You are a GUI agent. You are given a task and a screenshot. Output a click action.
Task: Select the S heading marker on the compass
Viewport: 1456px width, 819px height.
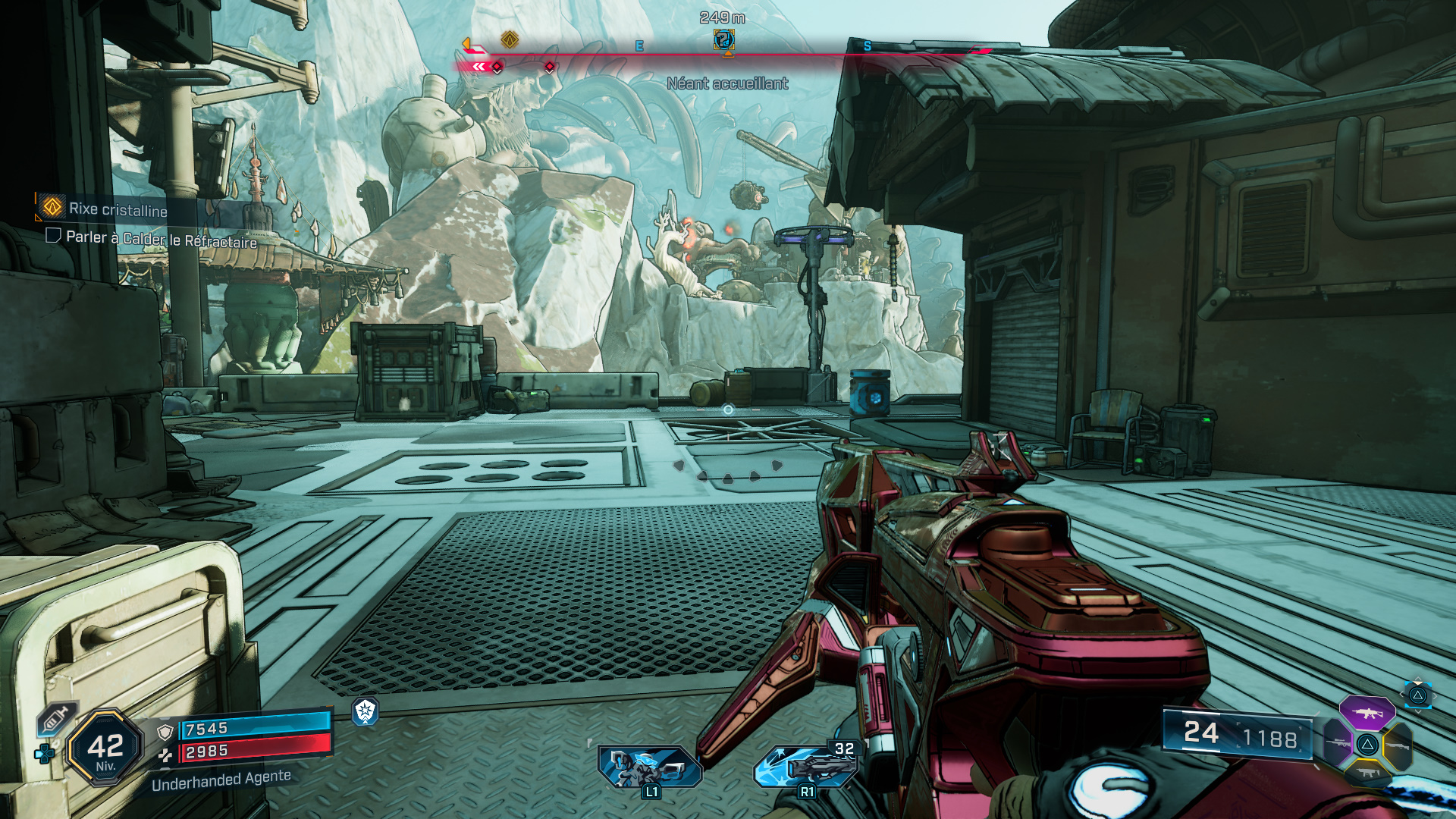[x=867, y=45]
